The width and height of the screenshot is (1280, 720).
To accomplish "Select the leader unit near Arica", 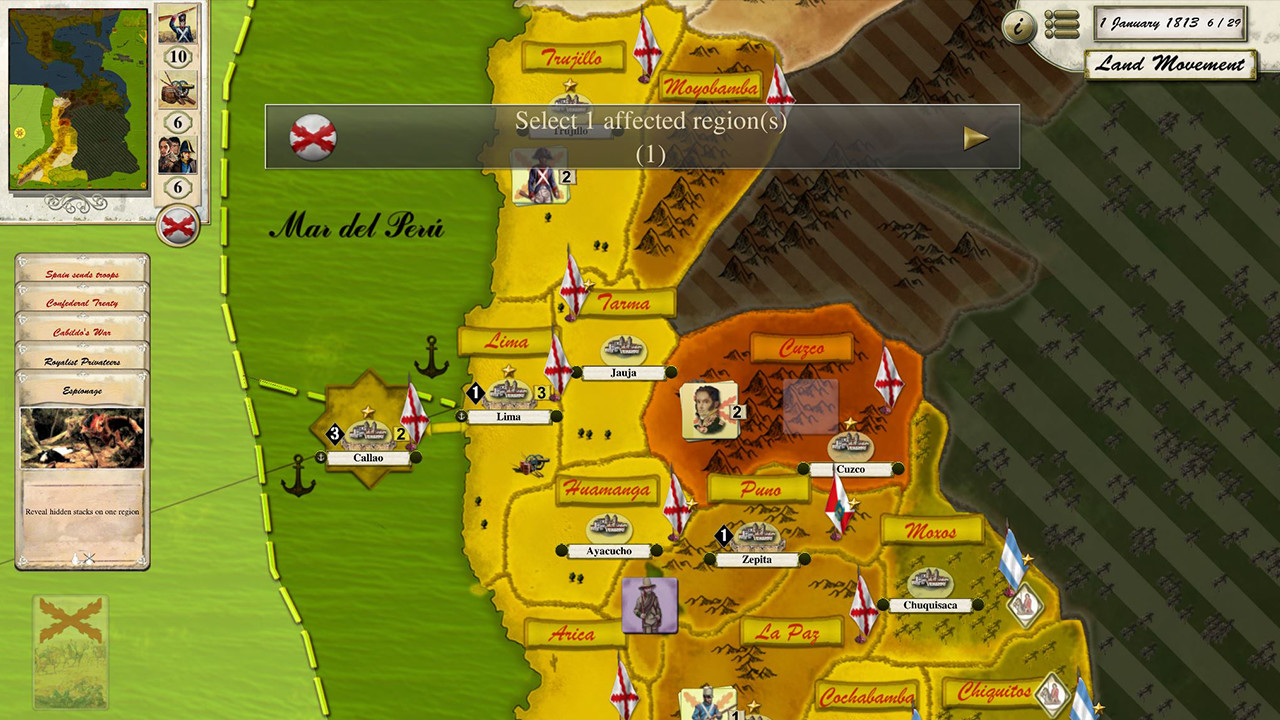I will (x=649, y=606).
